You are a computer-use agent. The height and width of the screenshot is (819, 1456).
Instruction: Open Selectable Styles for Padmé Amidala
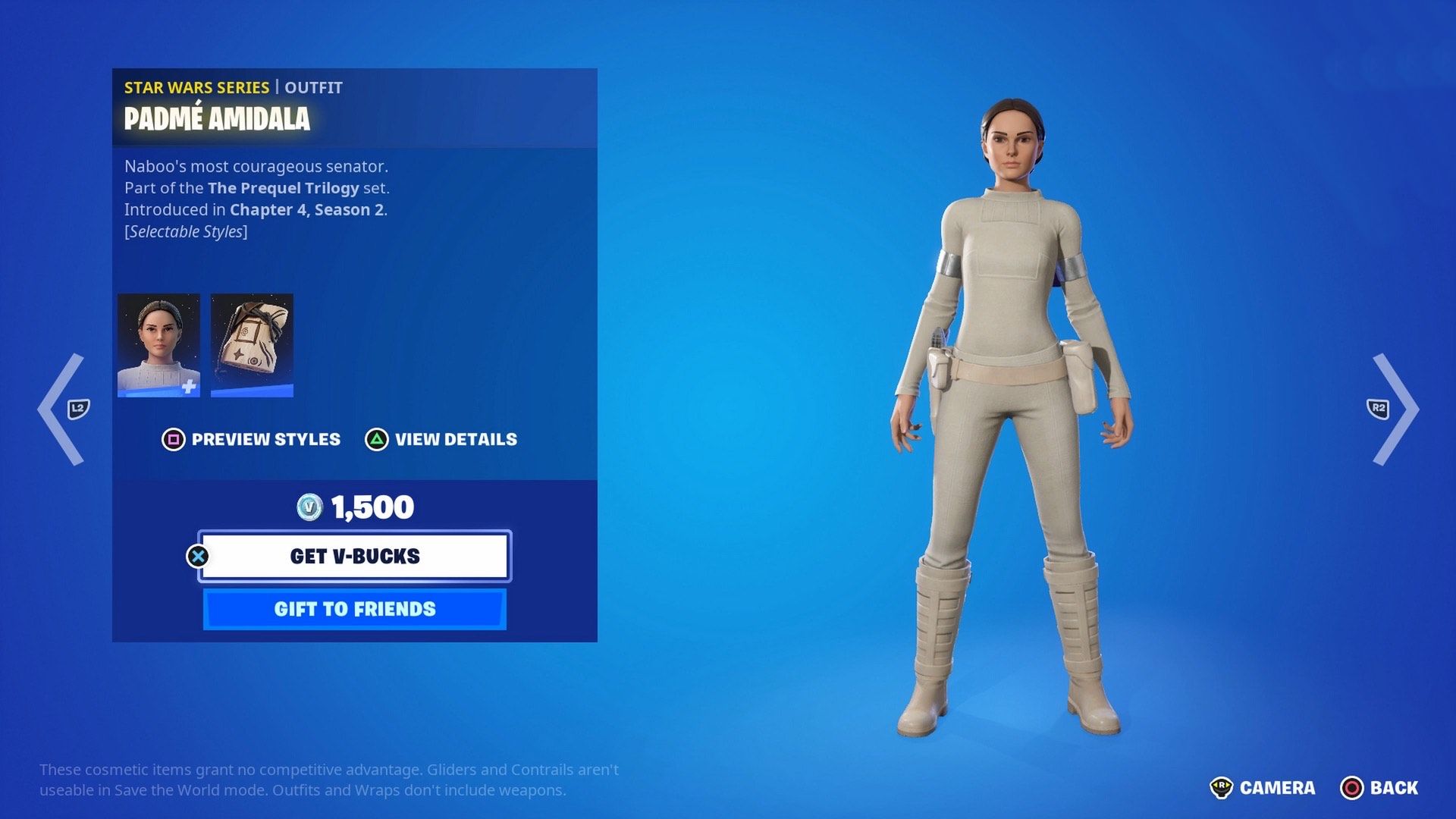click(186, 231)
